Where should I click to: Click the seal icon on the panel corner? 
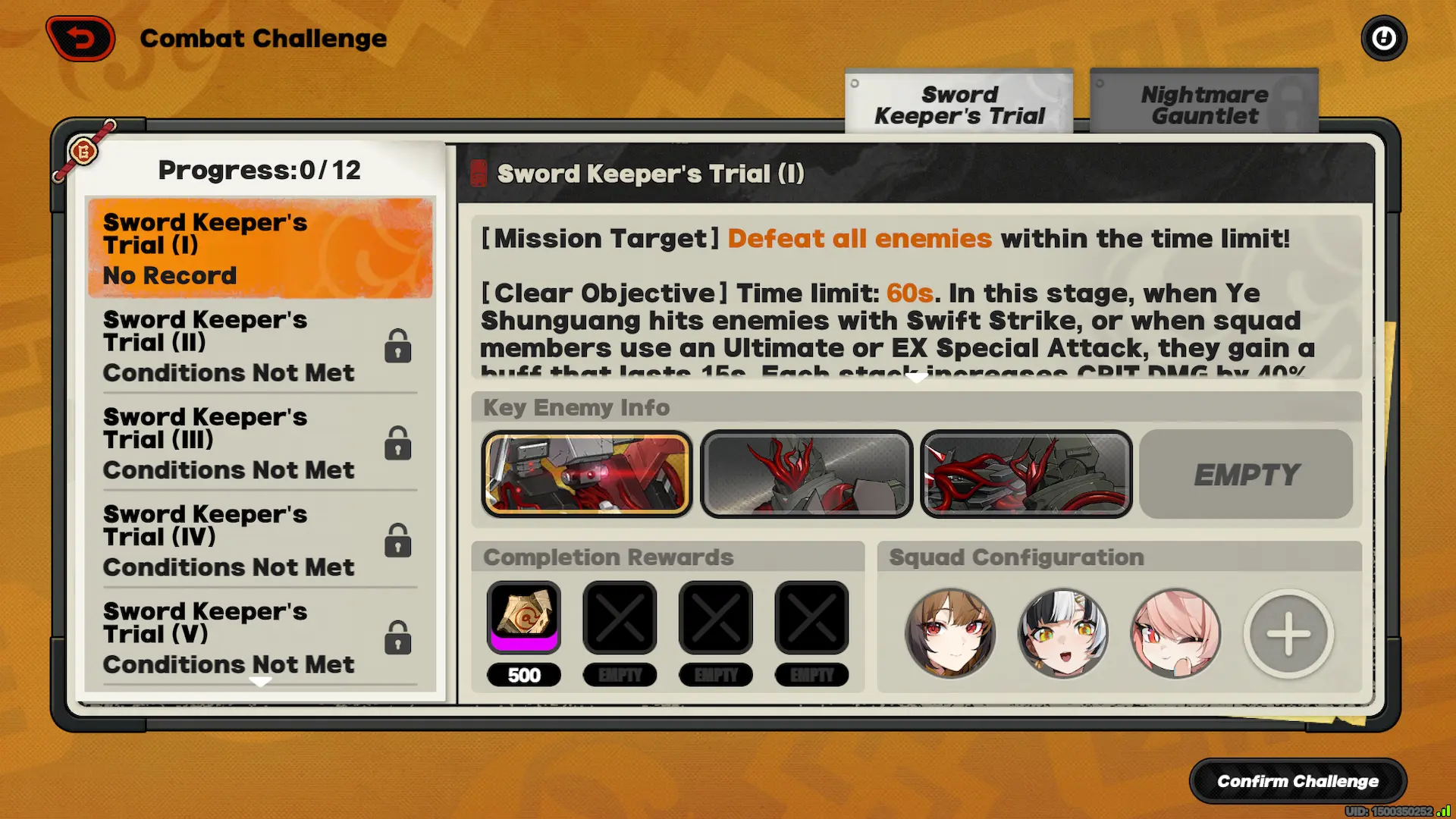pos(83,152)
